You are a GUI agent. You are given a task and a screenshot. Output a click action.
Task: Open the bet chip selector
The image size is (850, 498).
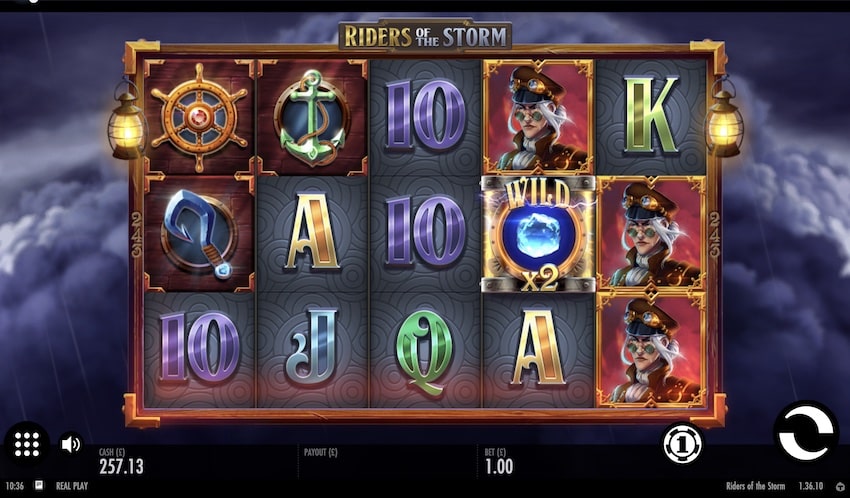[682, 443]
